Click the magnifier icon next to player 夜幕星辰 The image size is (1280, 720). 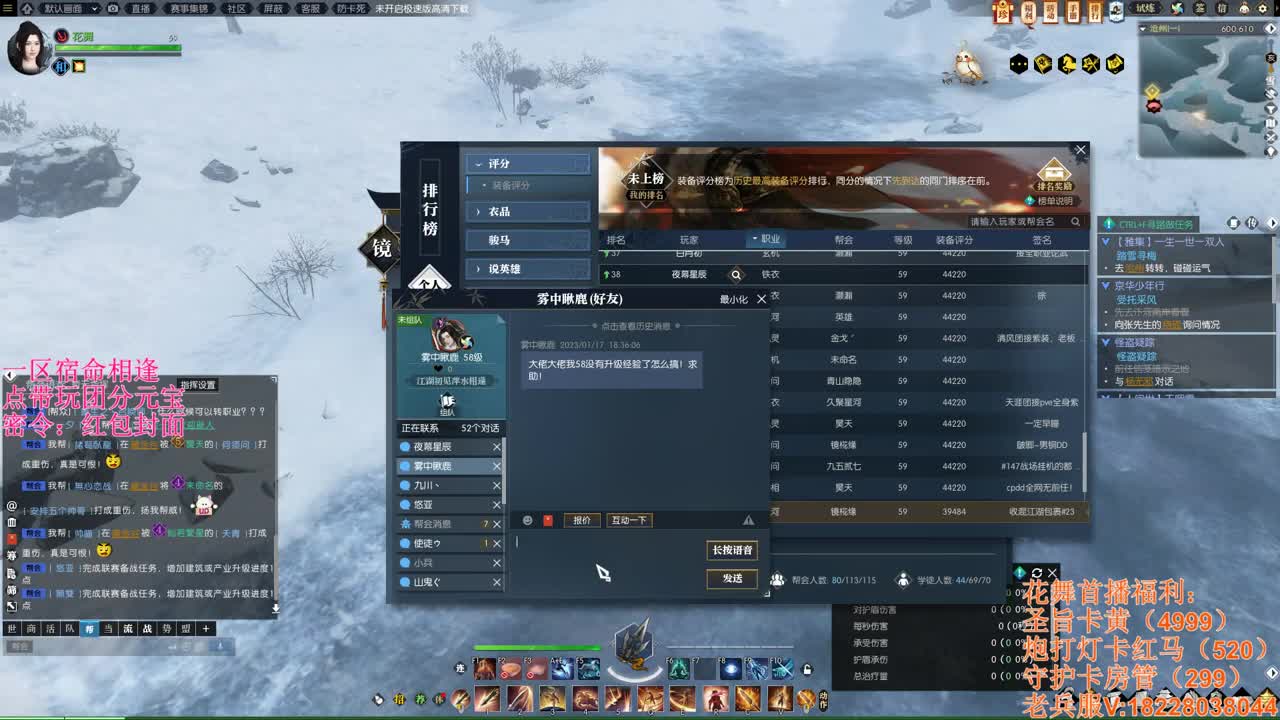point(735,273)
